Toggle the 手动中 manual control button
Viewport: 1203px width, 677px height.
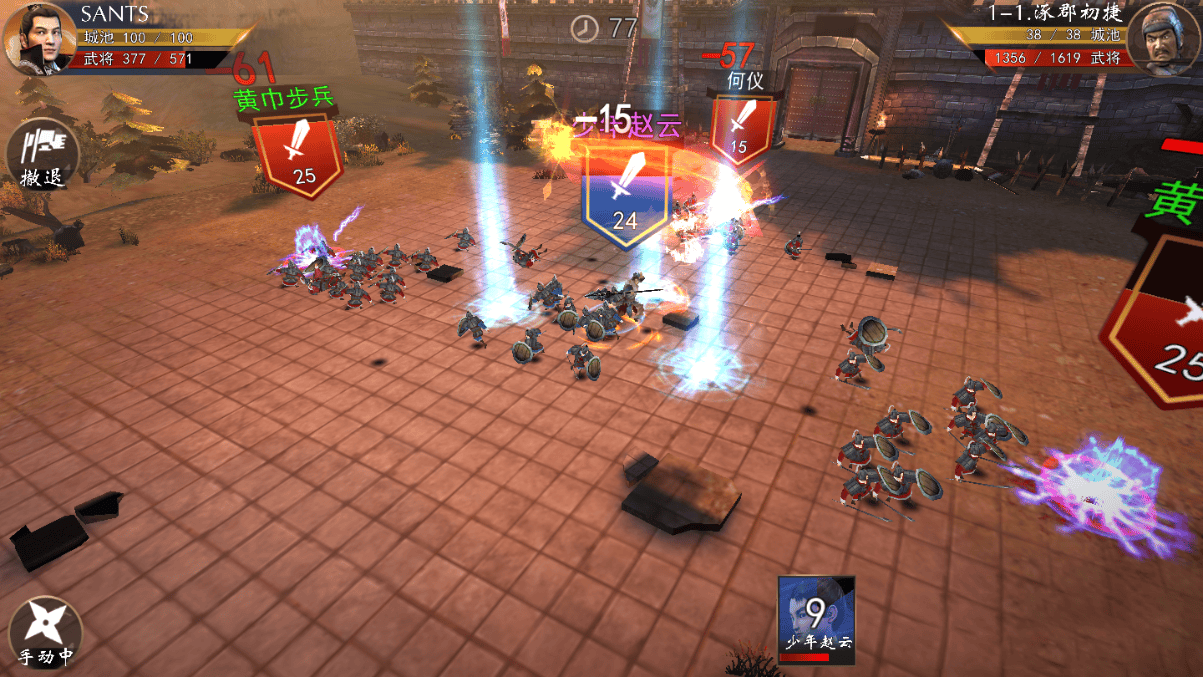(x=44, y=632)
